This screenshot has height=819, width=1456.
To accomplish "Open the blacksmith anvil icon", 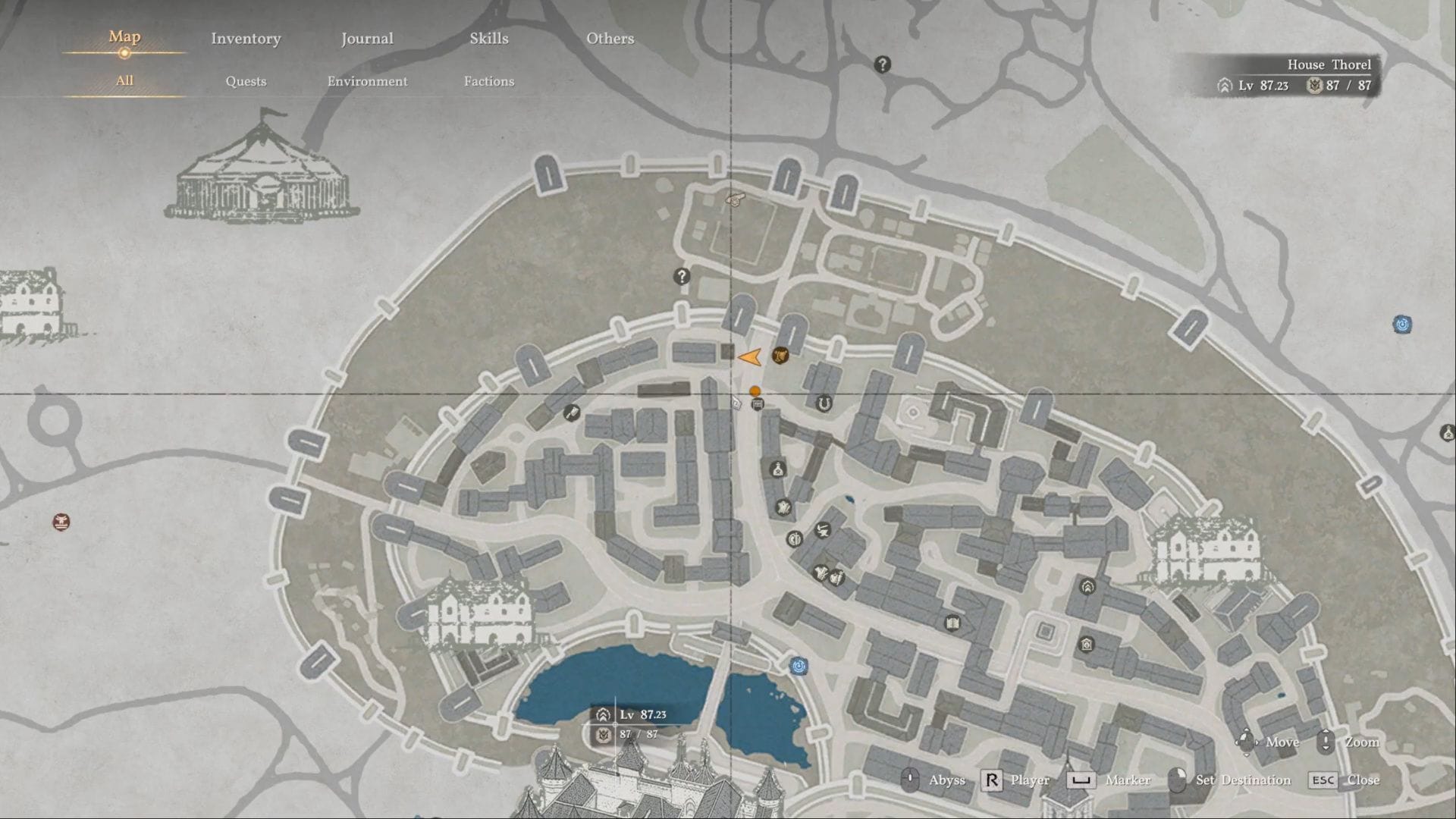I will [823, 529].
